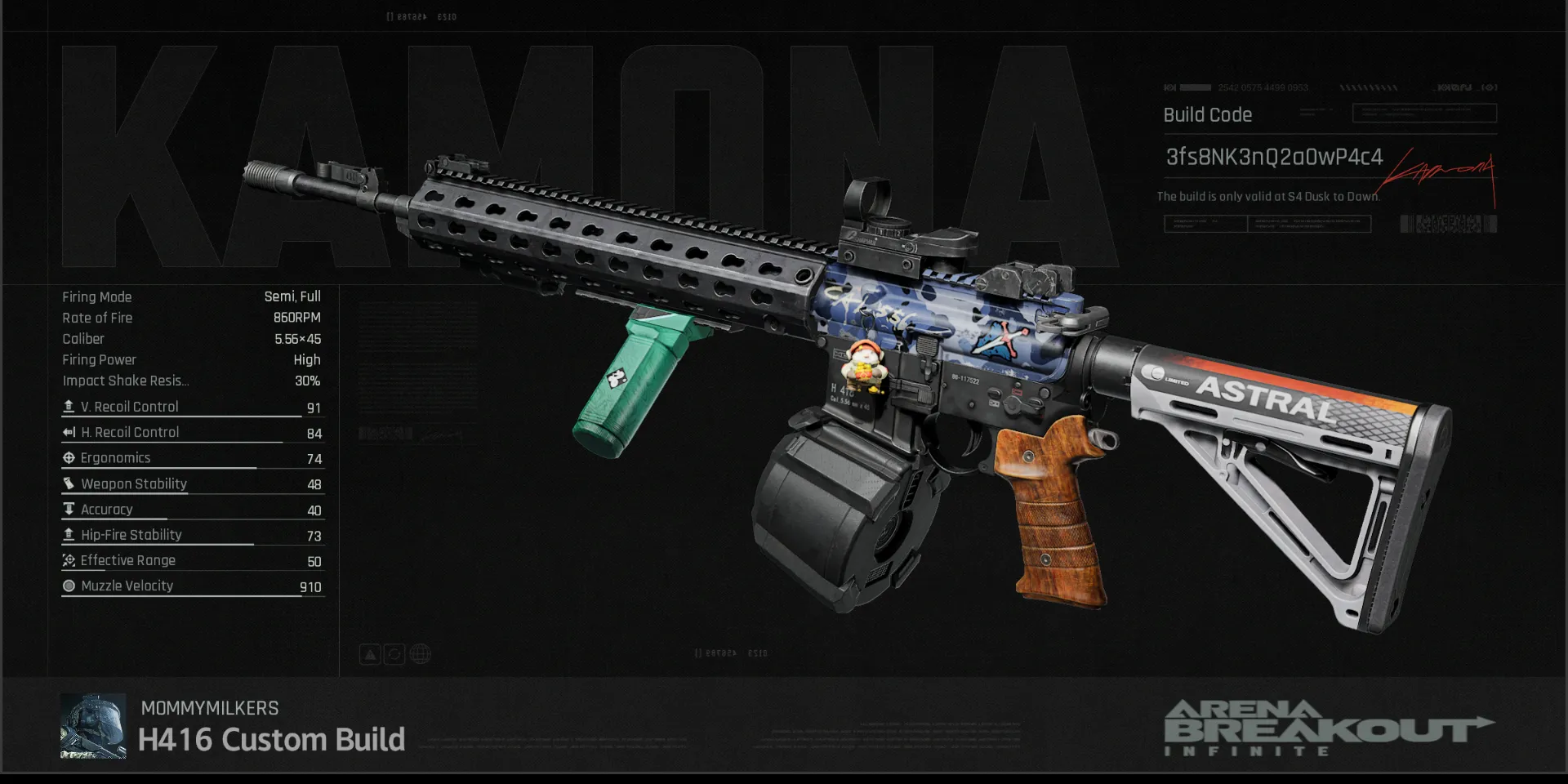Click the boxed triangle icon
Screen dimensions: 1568x784
point(370,654)
